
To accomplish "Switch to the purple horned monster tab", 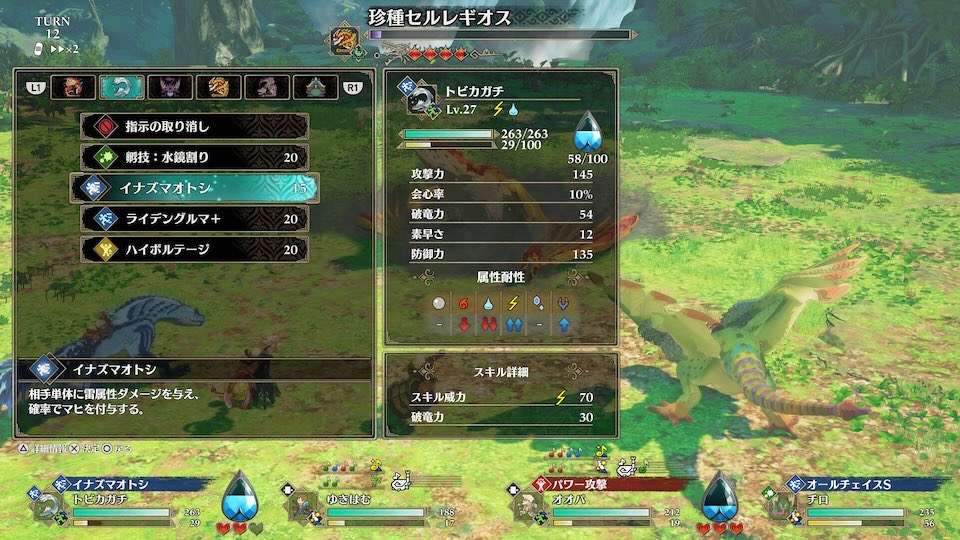I will pyautogui.click(x=170, y=87).
